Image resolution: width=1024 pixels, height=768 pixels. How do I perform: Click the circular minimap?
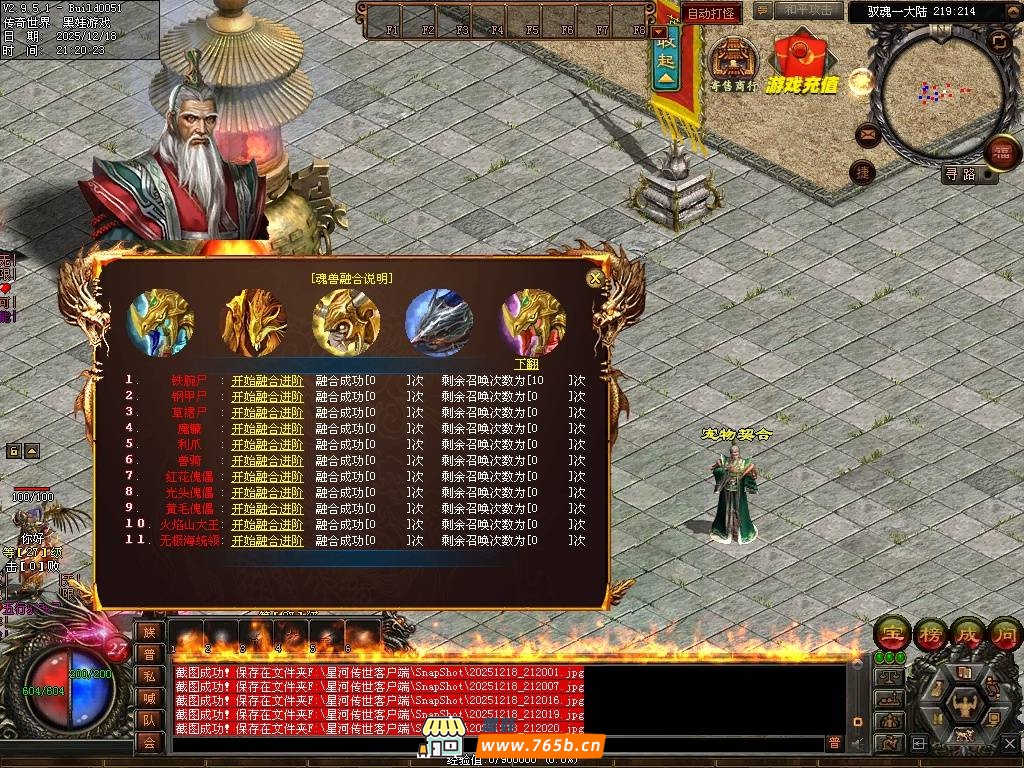[935, 92]
